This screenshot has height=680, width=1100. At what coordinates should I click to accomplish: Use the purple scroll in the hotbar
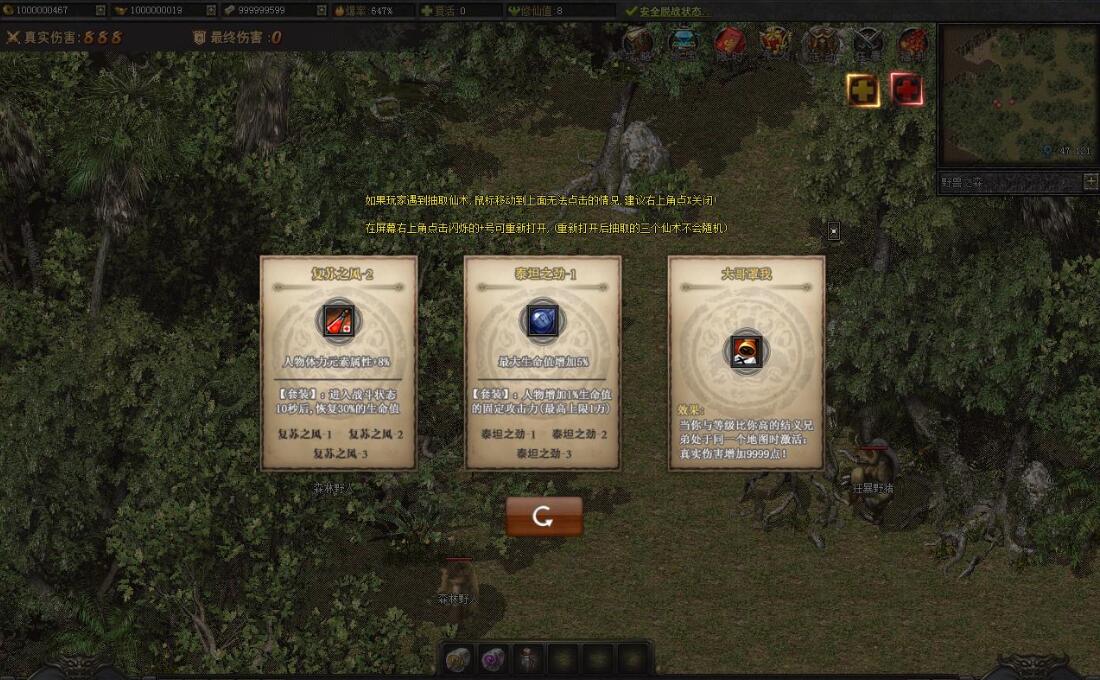[x=492, y=659]
